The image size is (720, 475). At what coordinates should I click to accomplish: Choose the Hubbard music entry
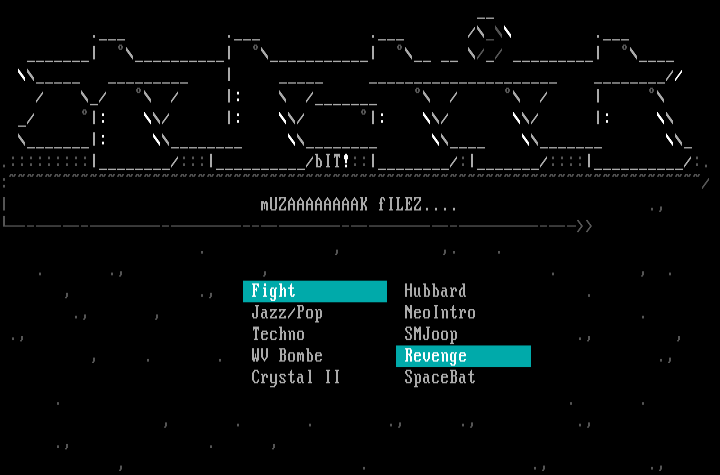[435, 291]
